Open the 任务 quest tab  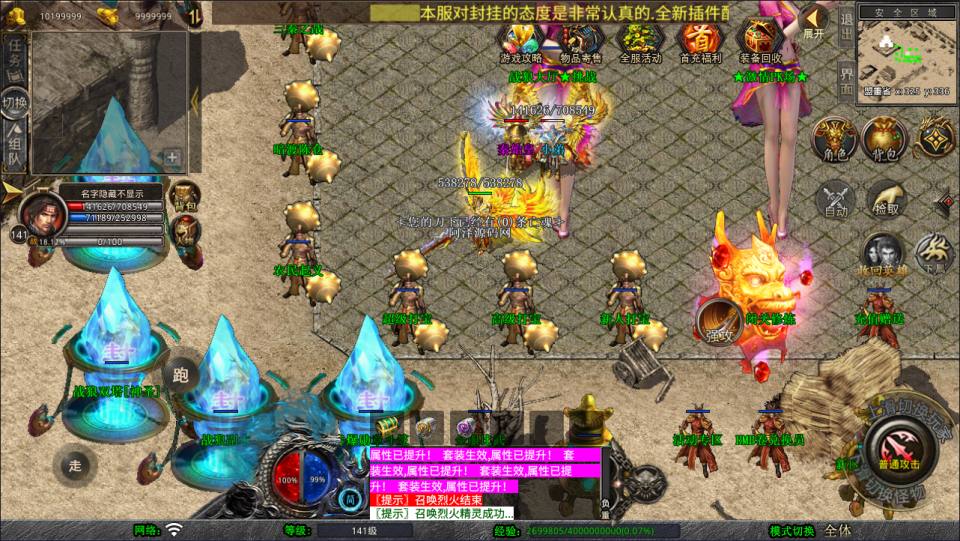(15, 53)
